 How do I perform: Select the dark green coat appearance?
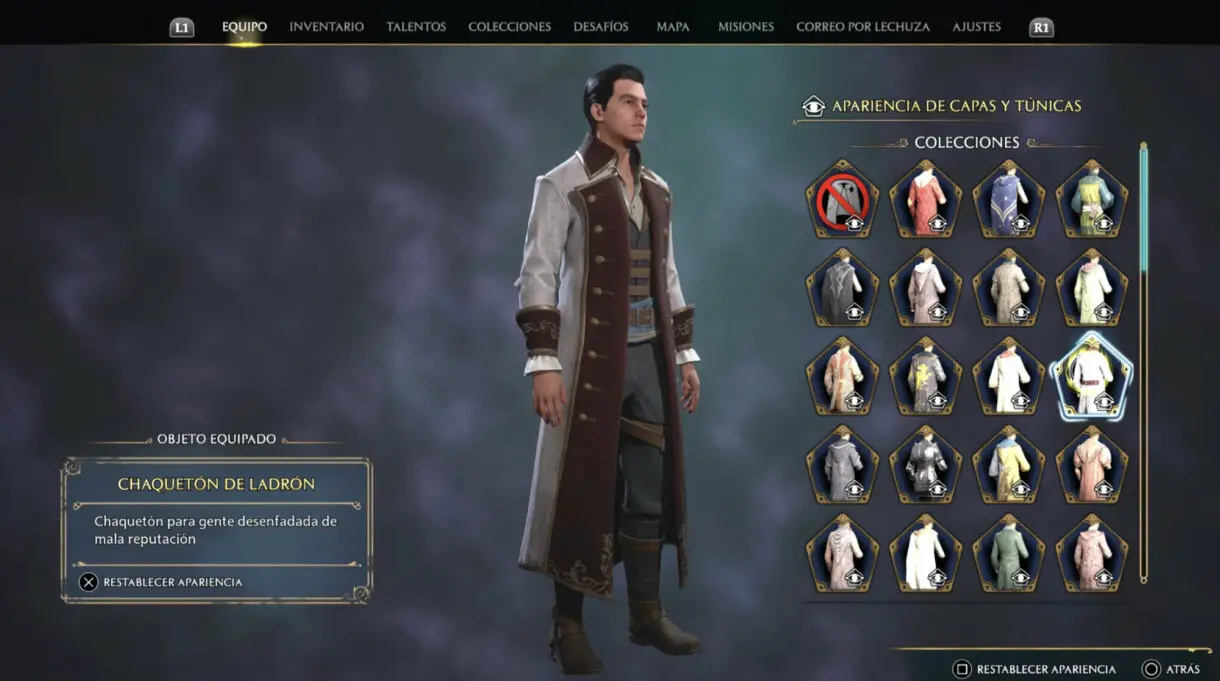pyautogui.click(x=1008, y=552)
